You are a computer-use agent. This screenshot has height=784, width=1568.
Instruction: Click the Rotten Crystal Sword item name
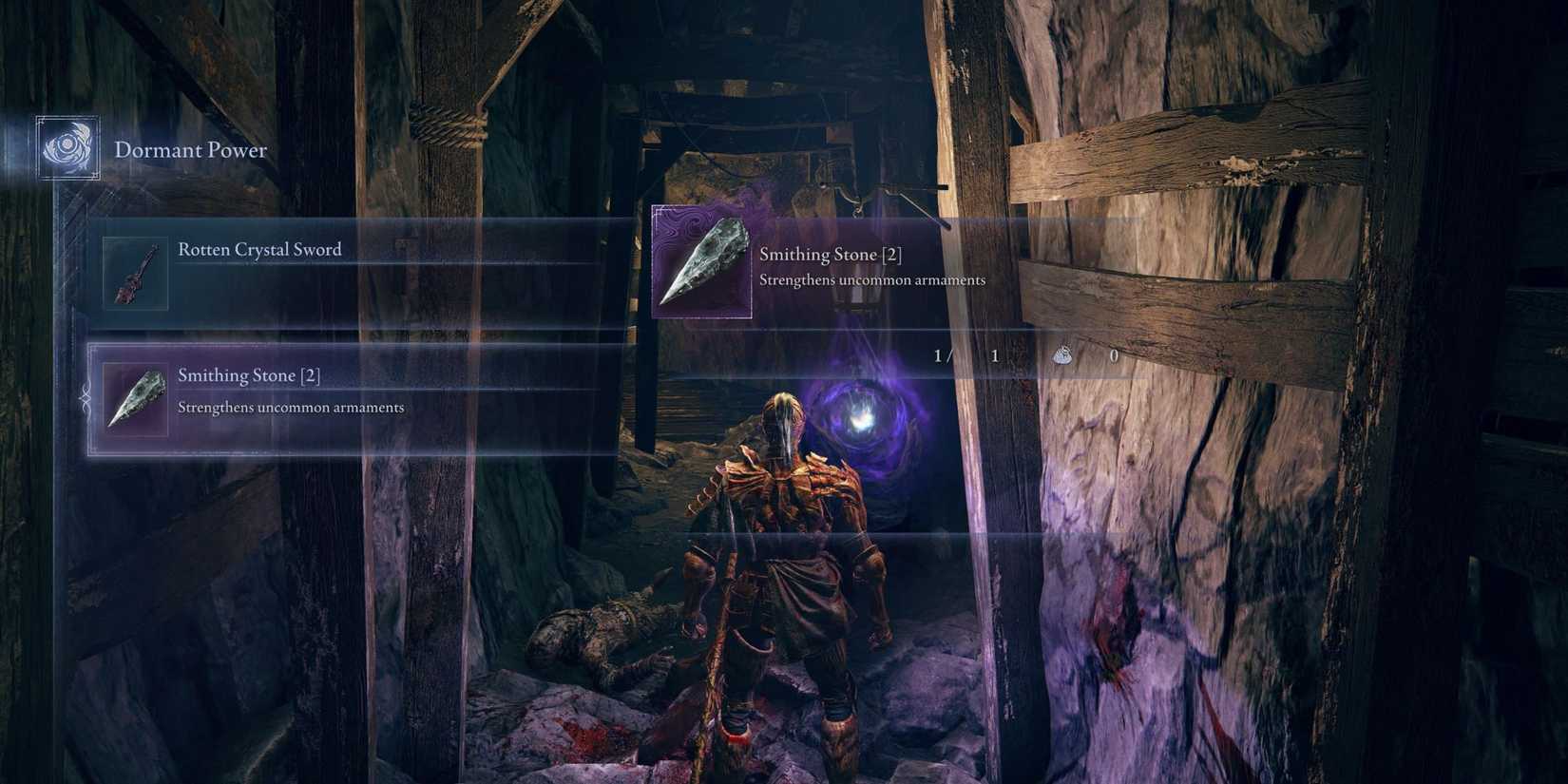pos(258,249)
